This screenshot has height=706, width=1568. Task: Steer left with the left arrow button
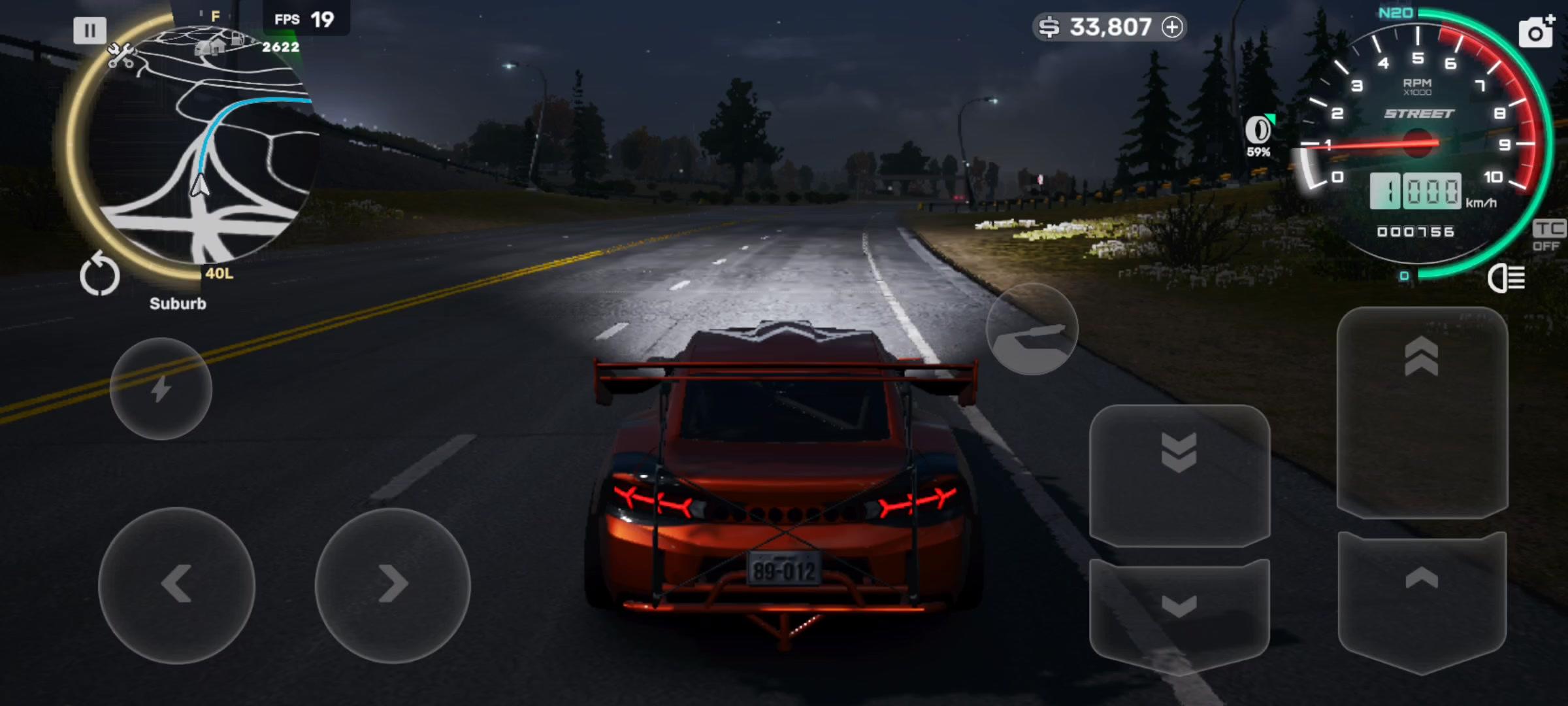176,585
